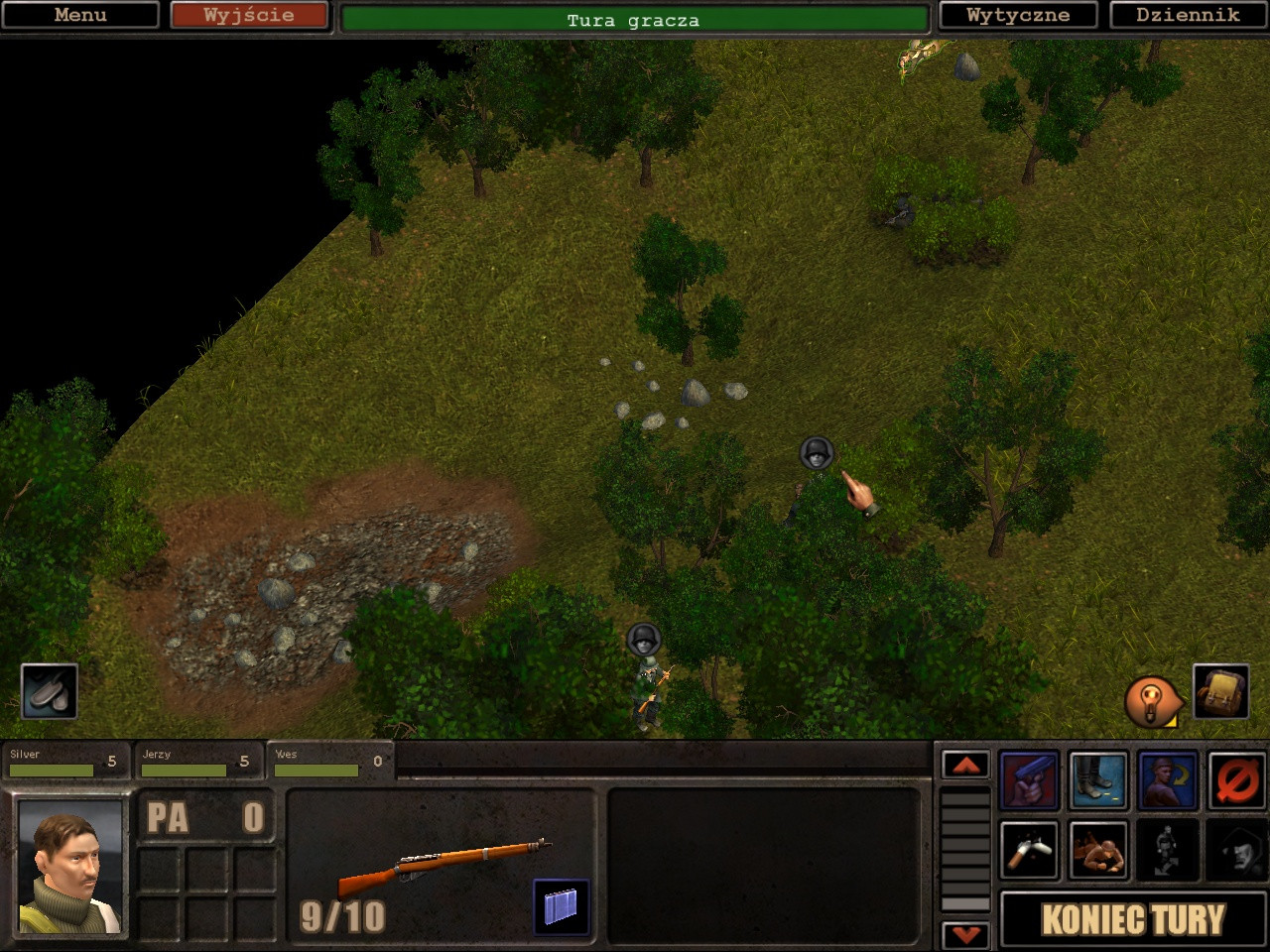Open the Menu button
1270x952 pixels.
[80, 15]
